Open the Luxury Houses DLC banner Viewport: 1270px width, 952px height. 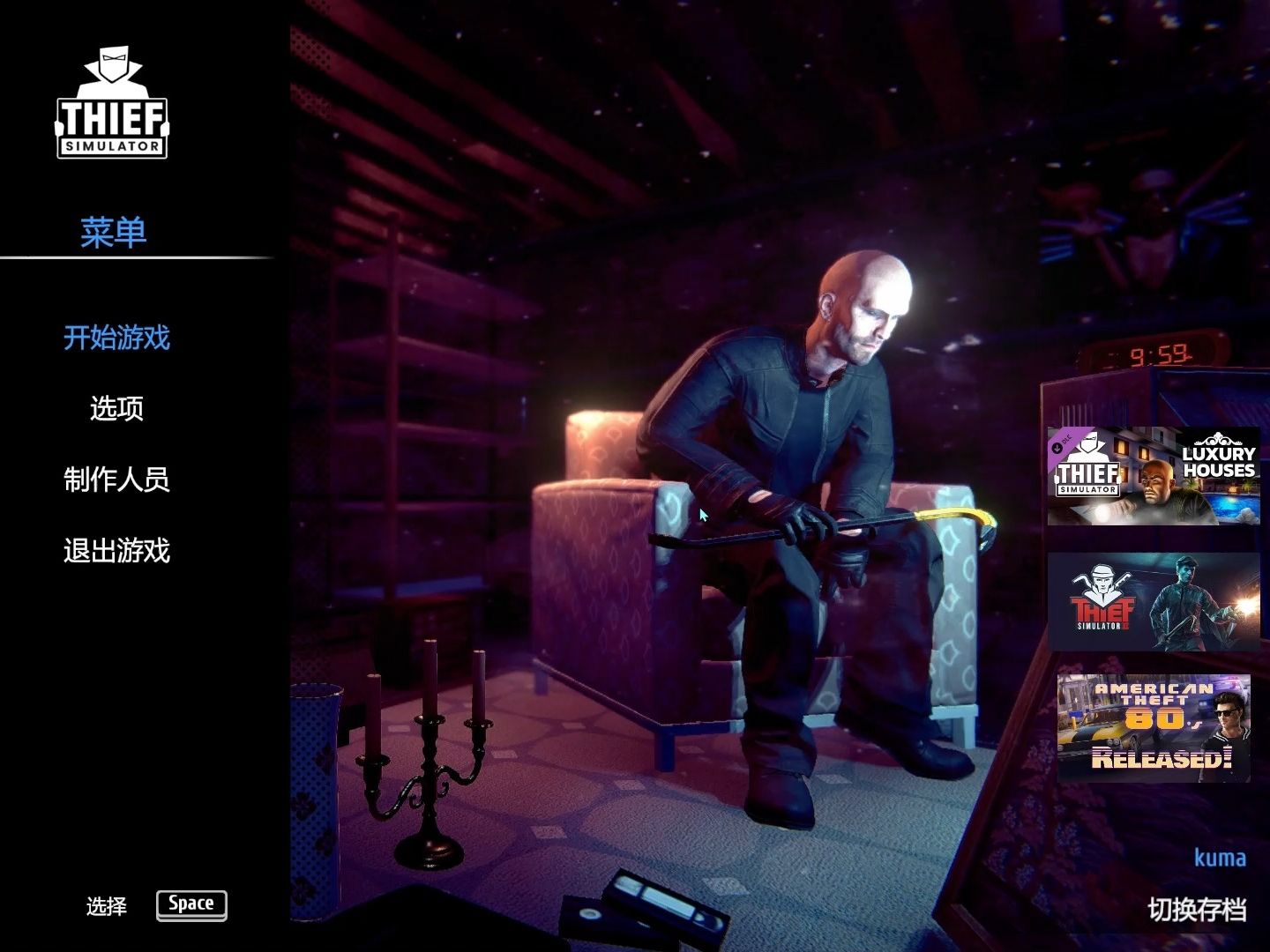pyautogui.click(x=1151, y=478)
